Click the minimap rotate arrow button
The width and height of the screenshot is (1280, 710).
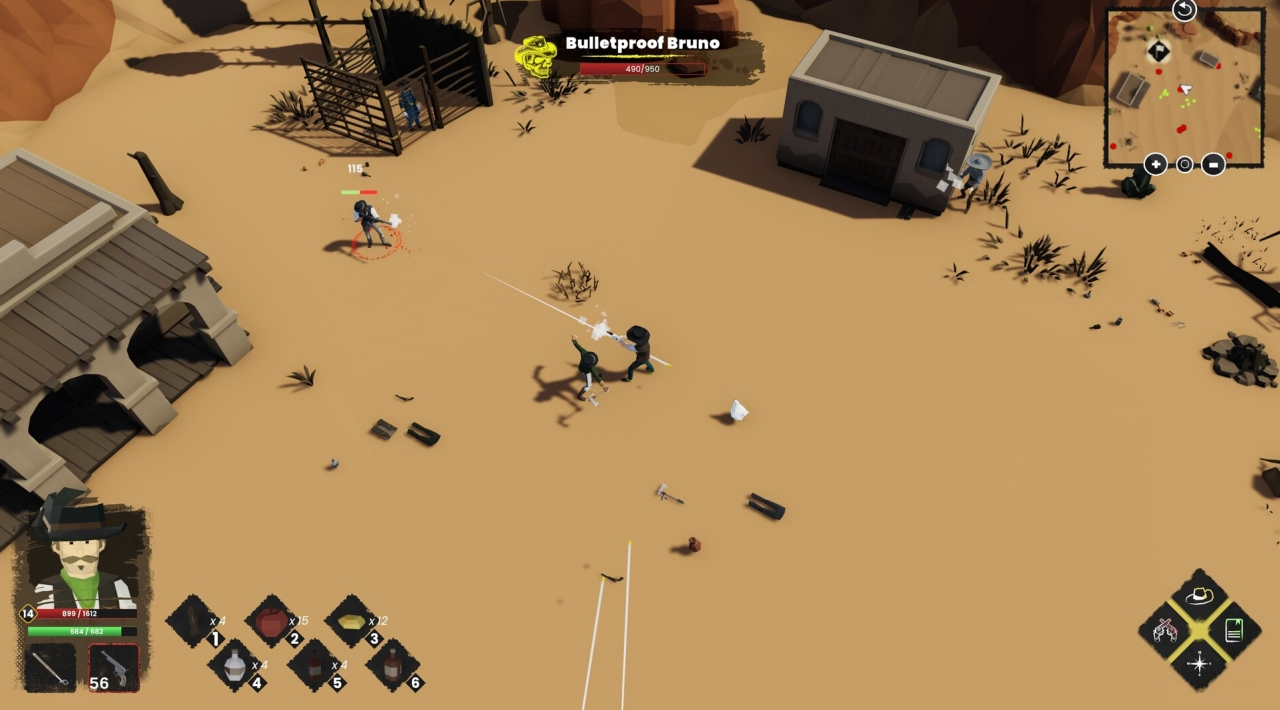point(1184,10)
